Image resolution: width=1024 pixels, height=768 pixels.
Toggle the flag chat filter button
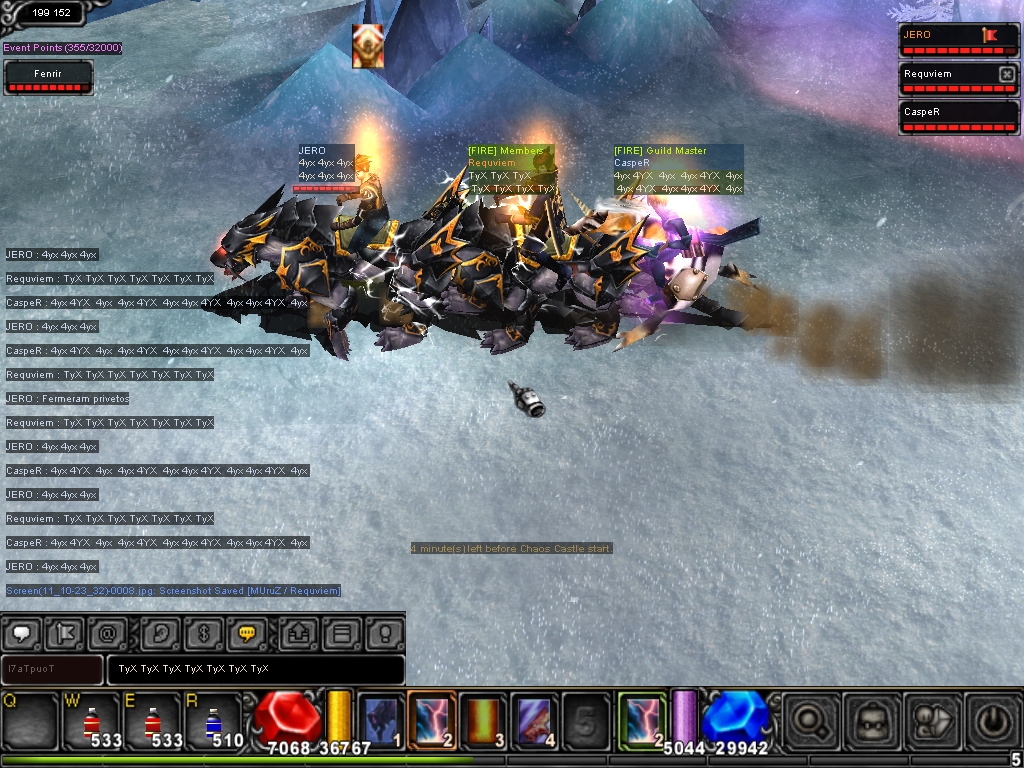66,634
